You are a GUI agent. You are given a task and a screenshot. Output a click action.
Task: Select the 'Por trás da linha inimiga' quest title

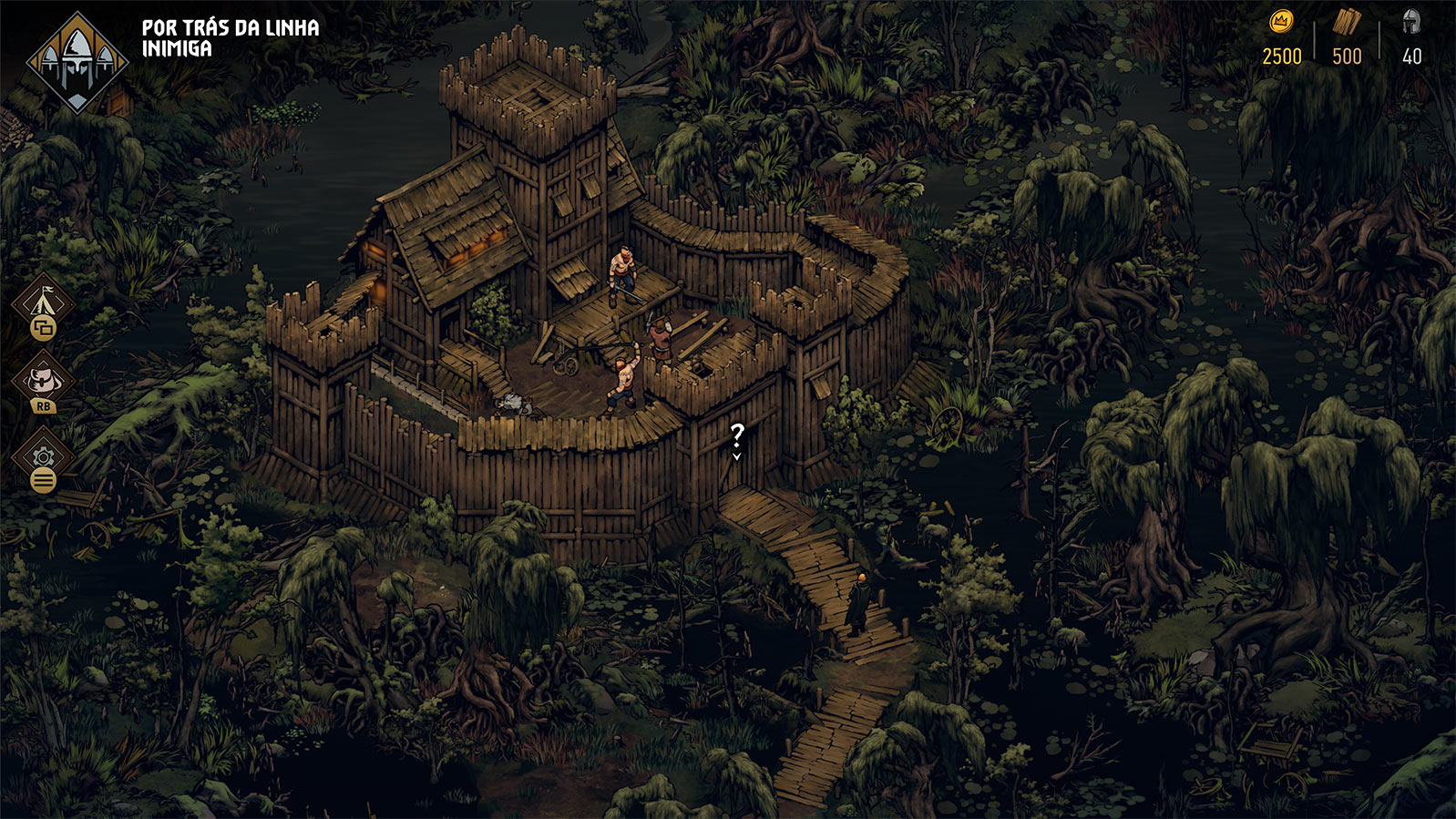[231, 38]
